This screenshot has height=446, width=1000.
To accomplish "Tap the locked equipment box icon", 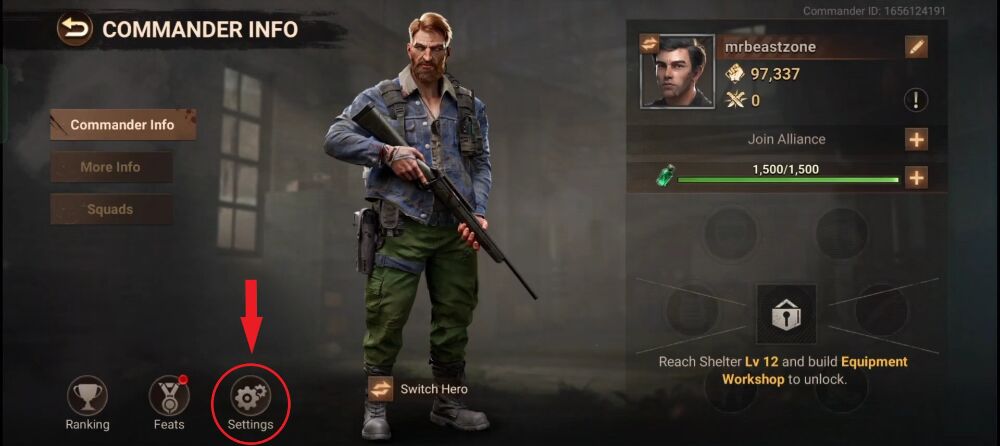I will pyautogui.click(x=786, y=314).
